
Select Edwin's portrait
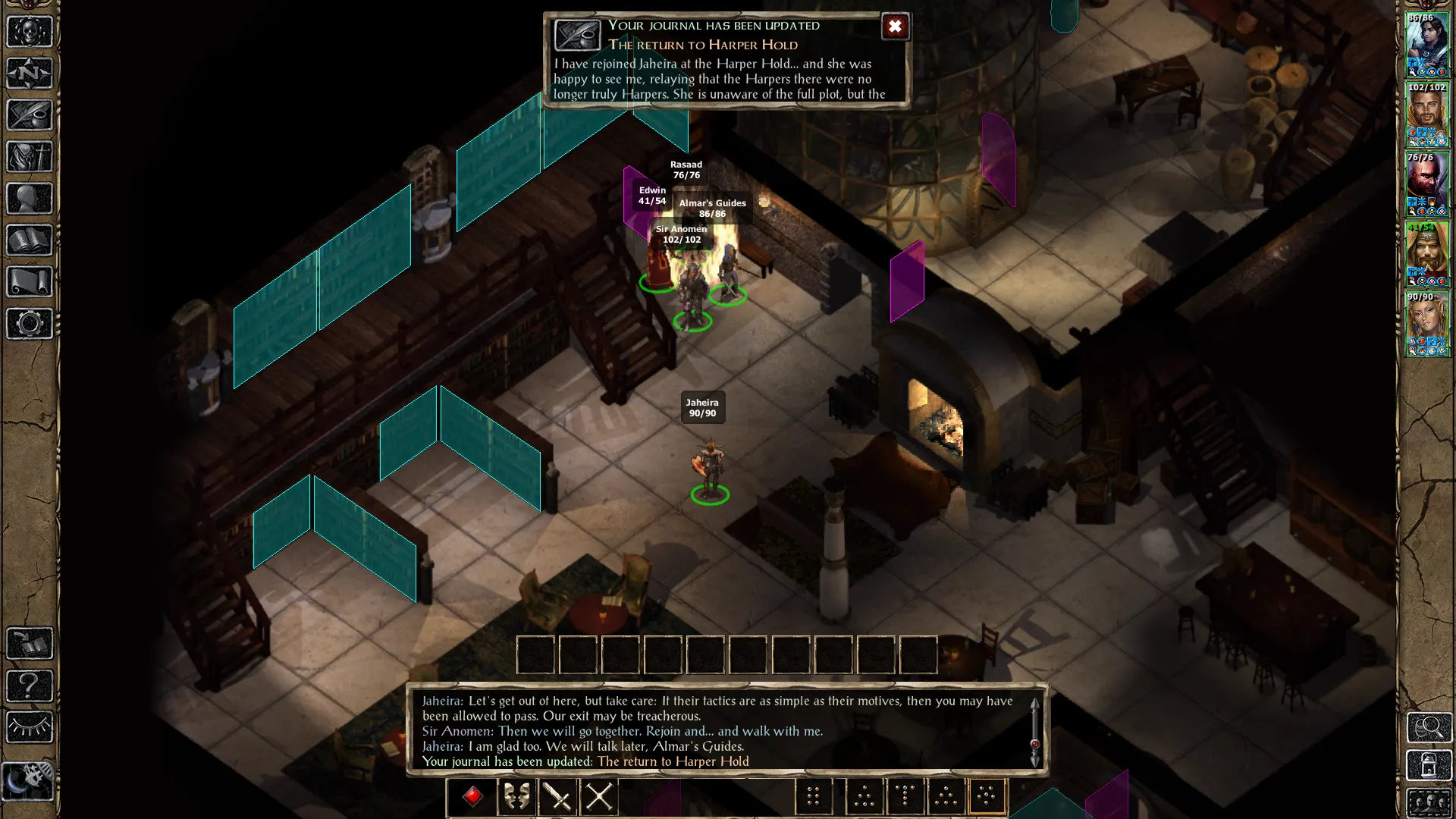(1427, 253)
